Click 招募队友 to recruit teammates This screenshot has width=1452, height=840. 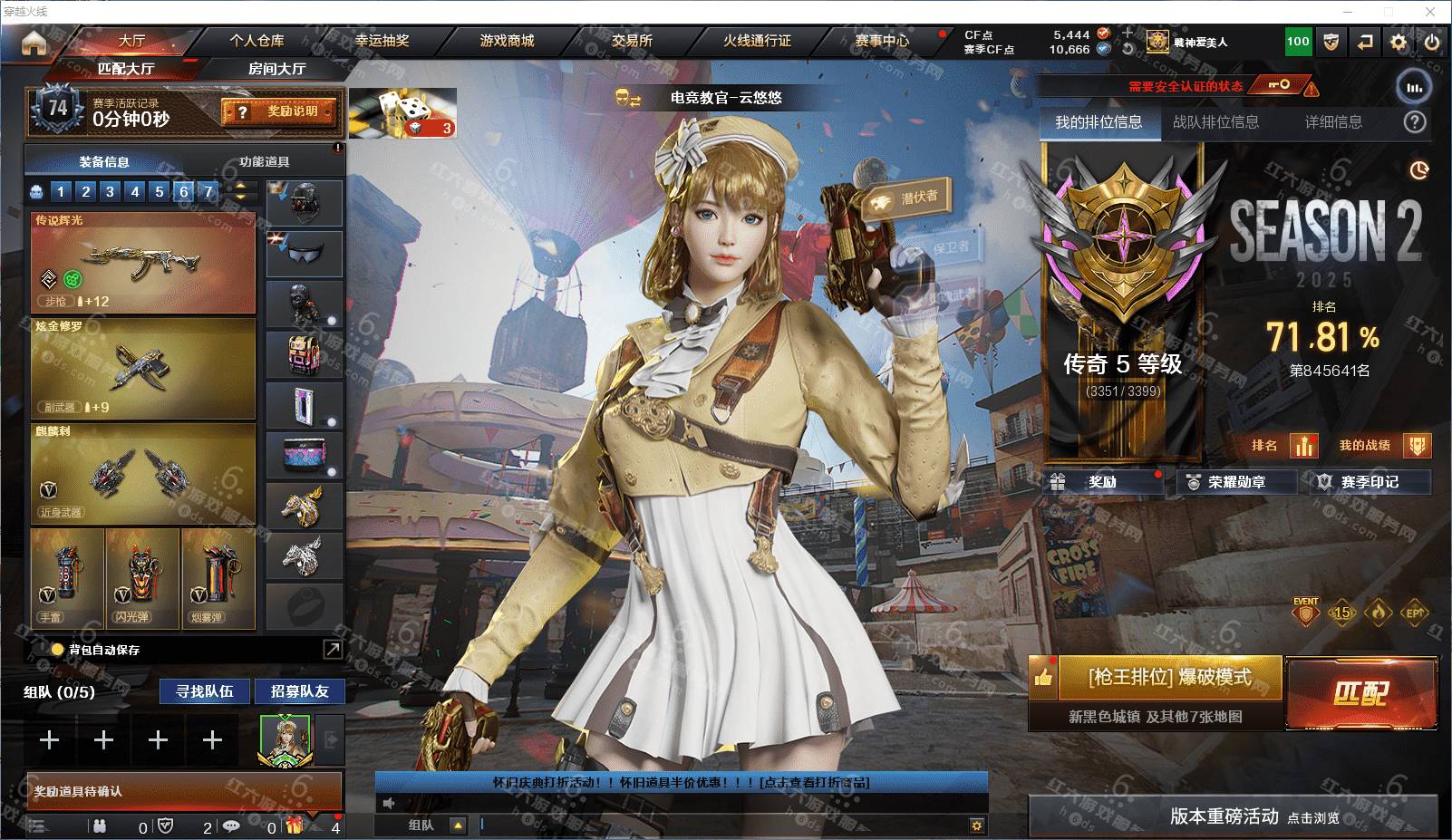[299, 691]
